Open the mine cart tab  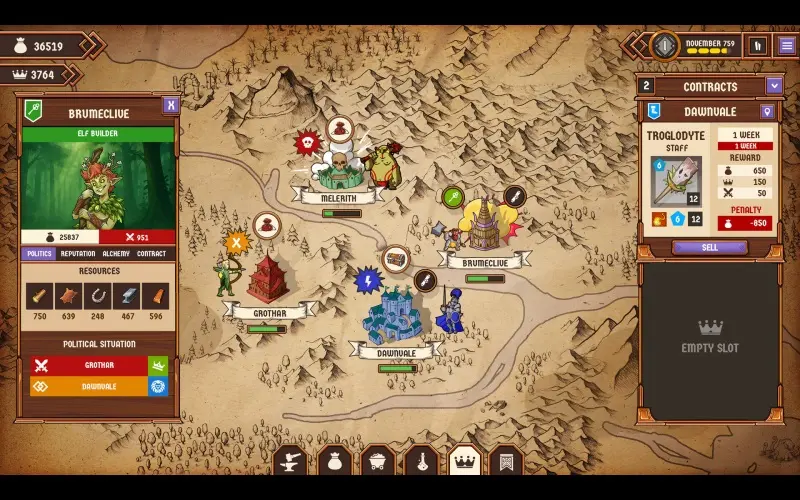[377, 462]
